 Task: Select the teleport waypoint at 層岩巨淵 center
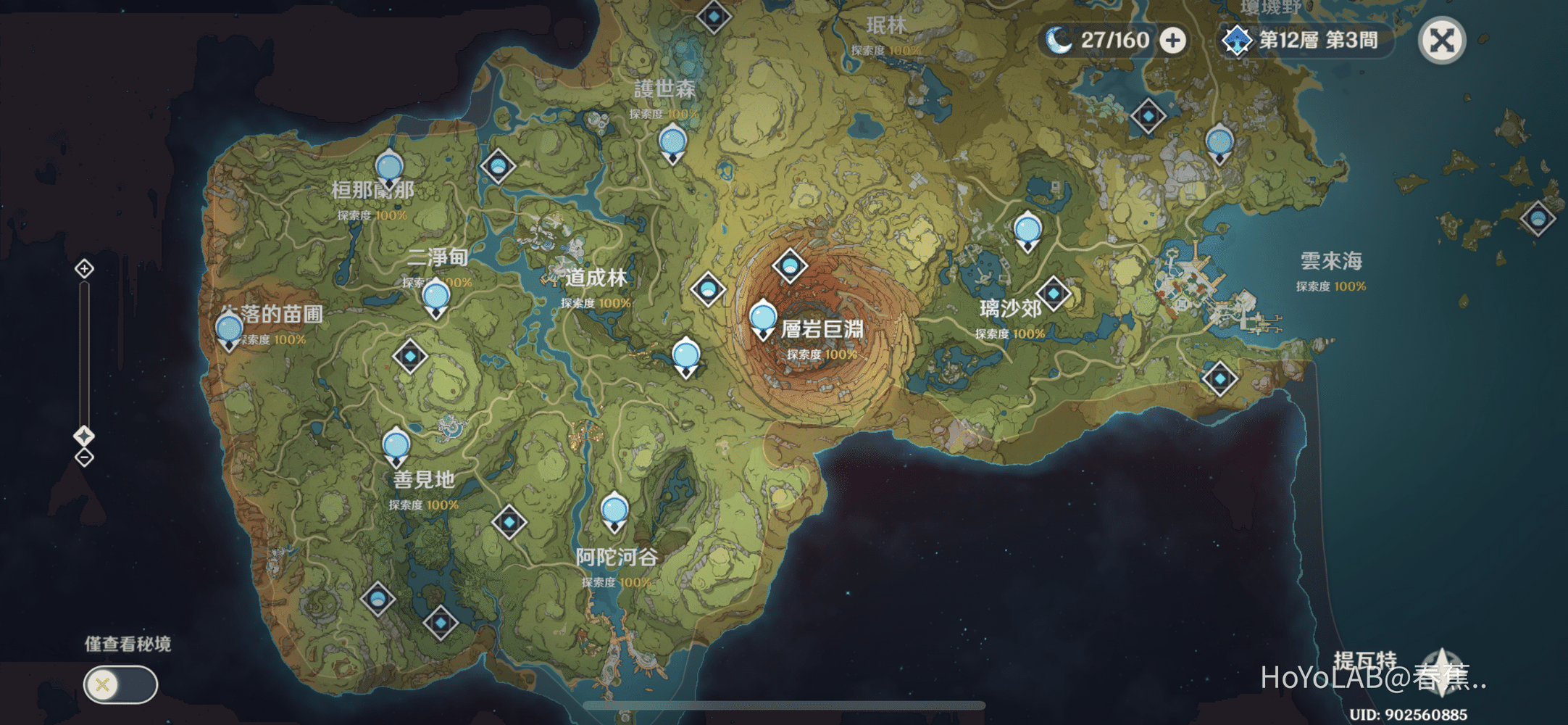click(x=762, y=317)
